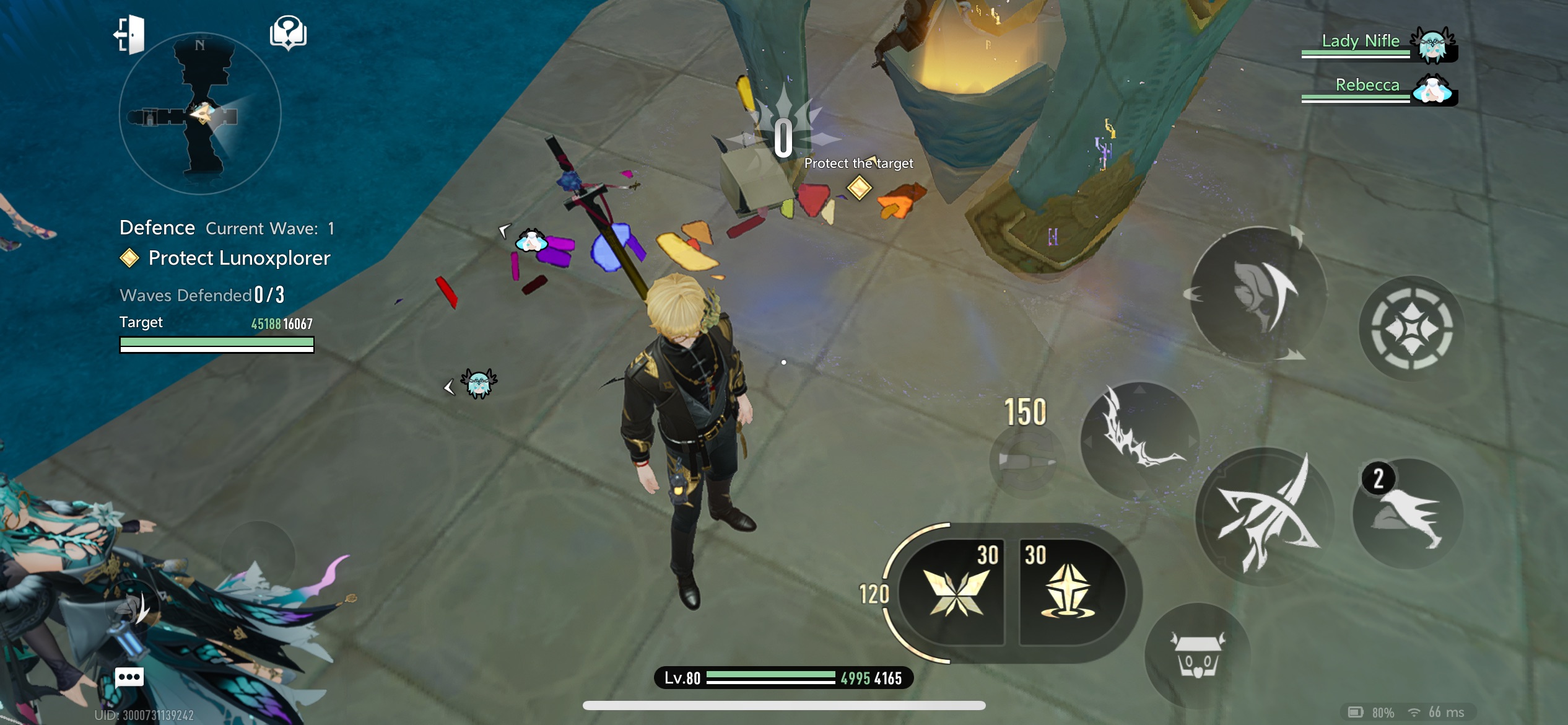Activate the crescent wing skill button

[1139, 440]
